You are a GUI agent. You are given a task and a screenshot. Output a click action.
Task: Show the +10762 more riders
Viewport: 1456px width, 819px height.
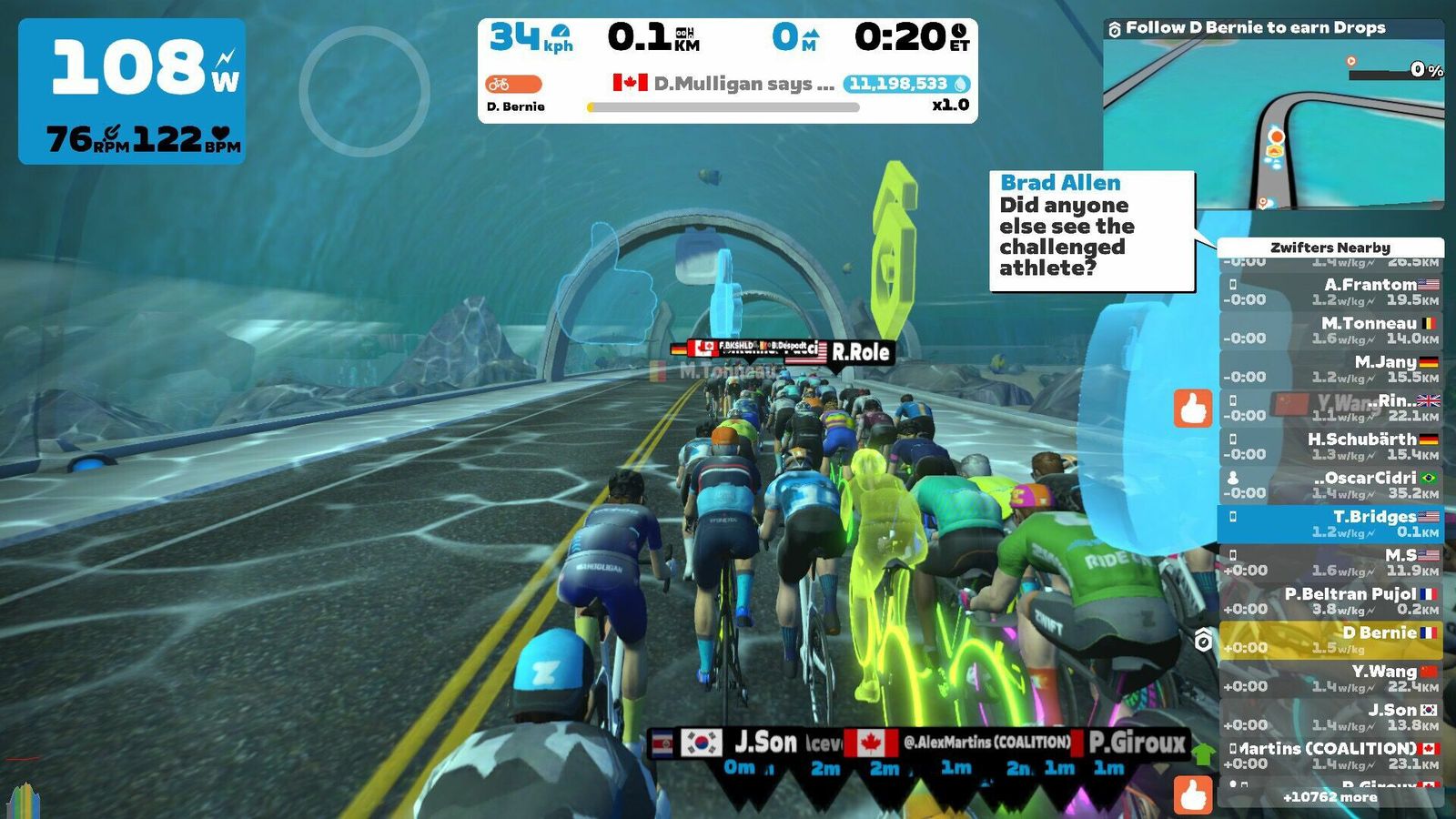click(x=1330, y=797)
